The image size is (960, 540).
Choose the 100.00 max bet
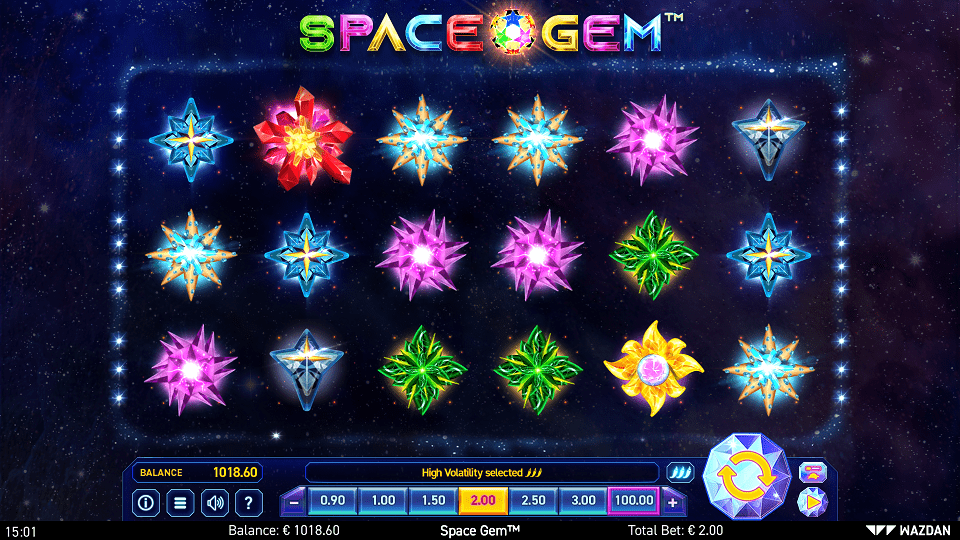[634, 500]
